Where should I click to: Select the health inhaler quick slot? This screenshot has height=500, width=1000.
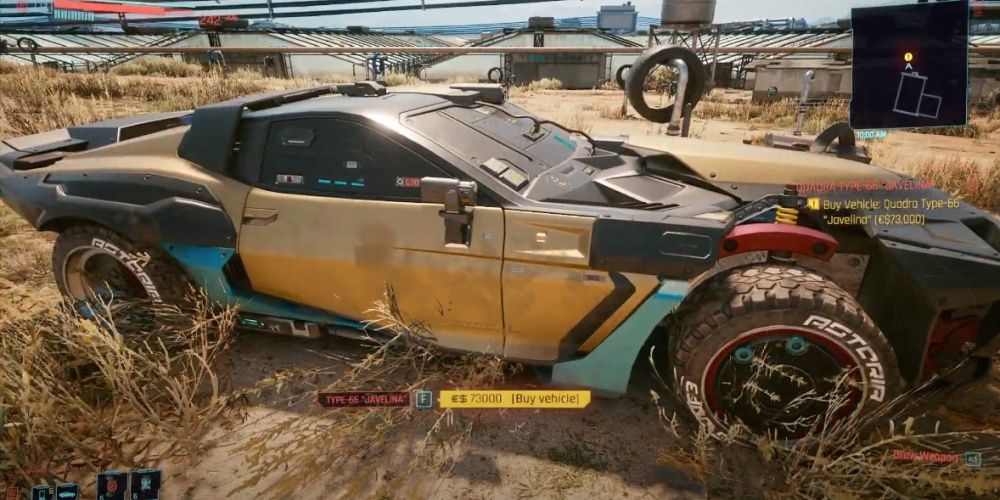(x=145, y=485)
